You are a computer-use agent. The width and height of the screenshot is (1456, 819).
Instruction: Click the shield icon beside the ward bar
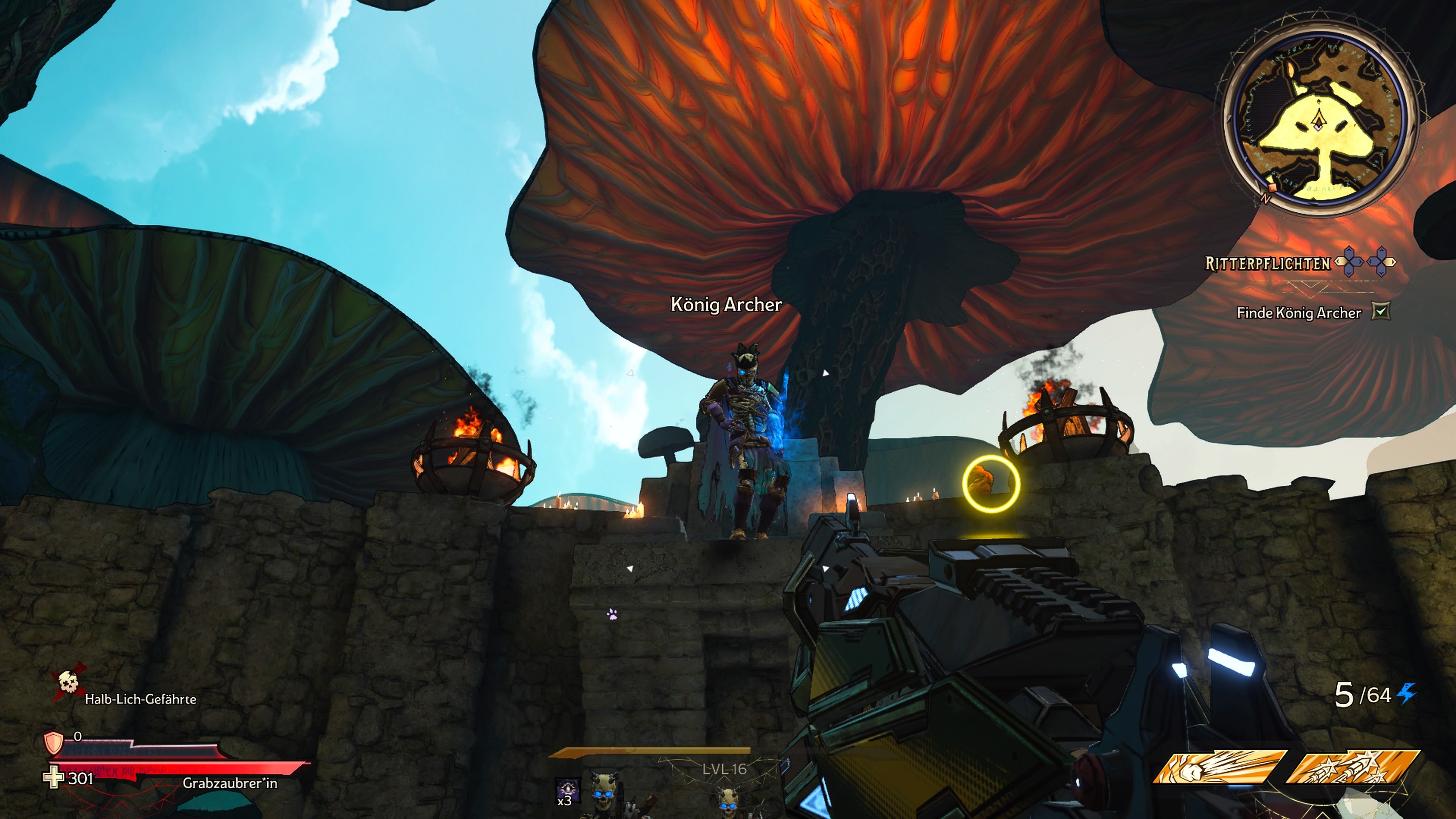54,743
